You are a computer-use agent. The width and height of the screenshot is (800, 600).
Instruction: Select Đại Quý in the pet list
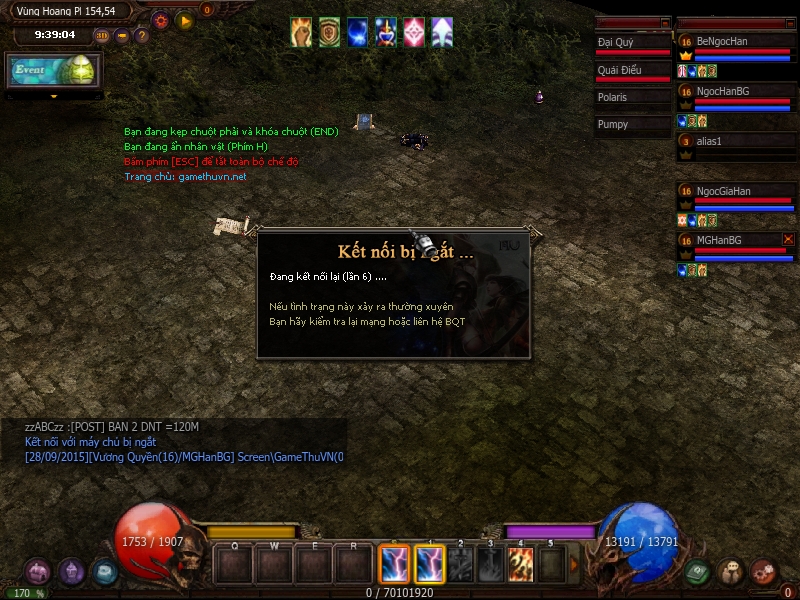(x=632, y=43)
